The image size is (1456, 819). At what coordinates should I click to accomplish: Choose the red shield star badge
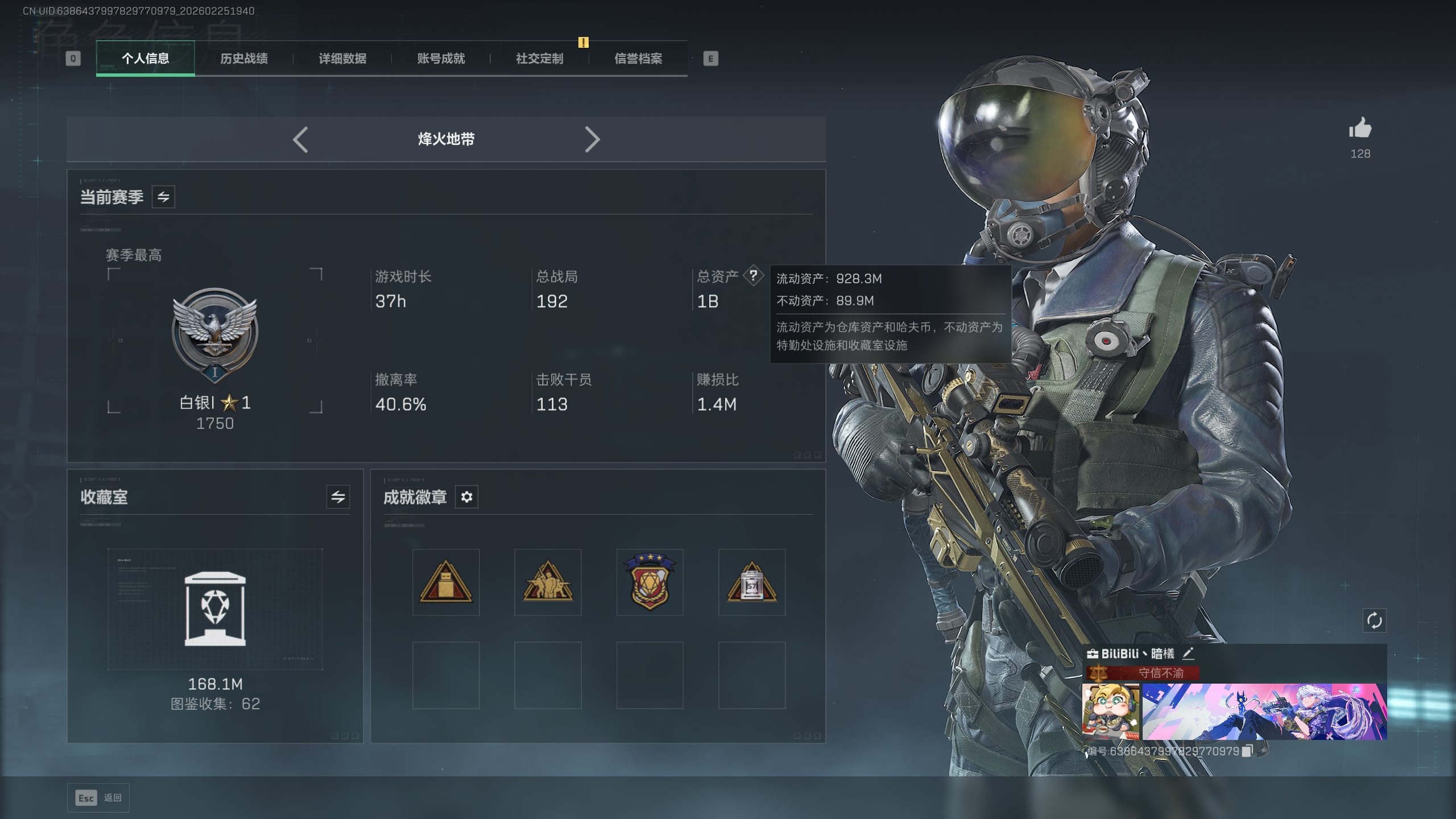[x=650, y=582]
